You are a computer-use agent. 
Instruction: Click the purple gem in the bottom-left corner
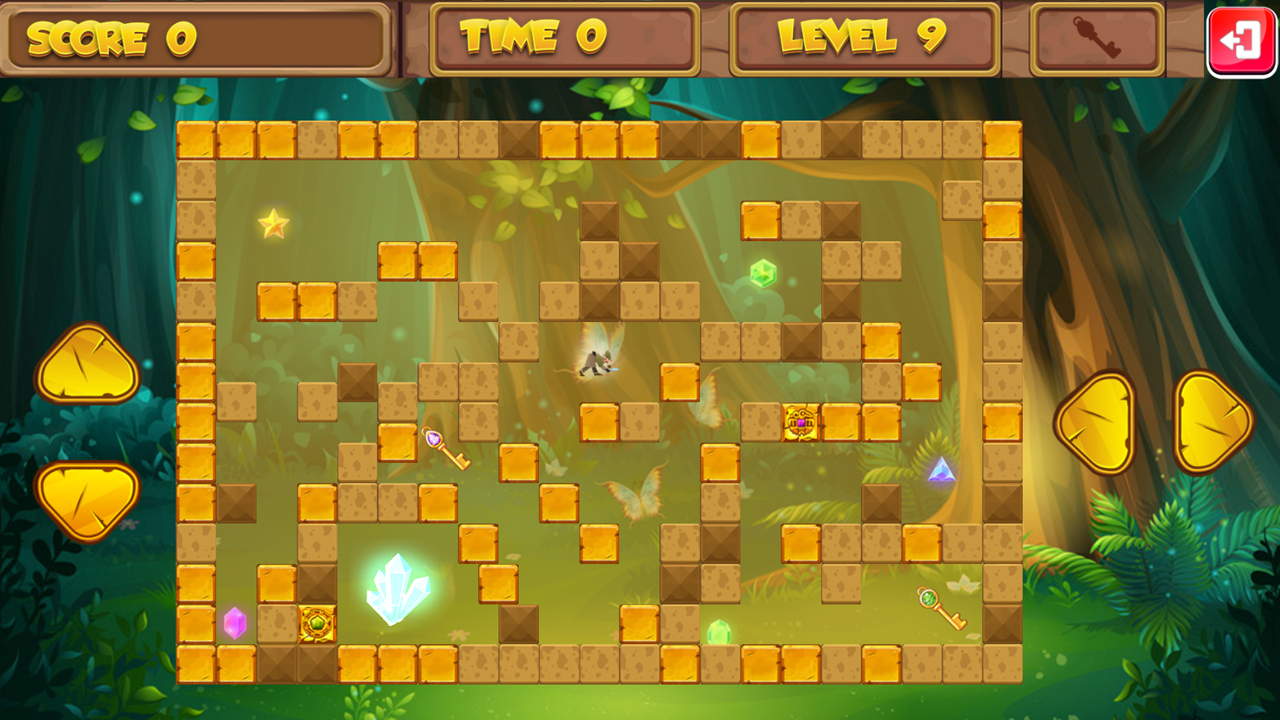(x=234, y=622)
